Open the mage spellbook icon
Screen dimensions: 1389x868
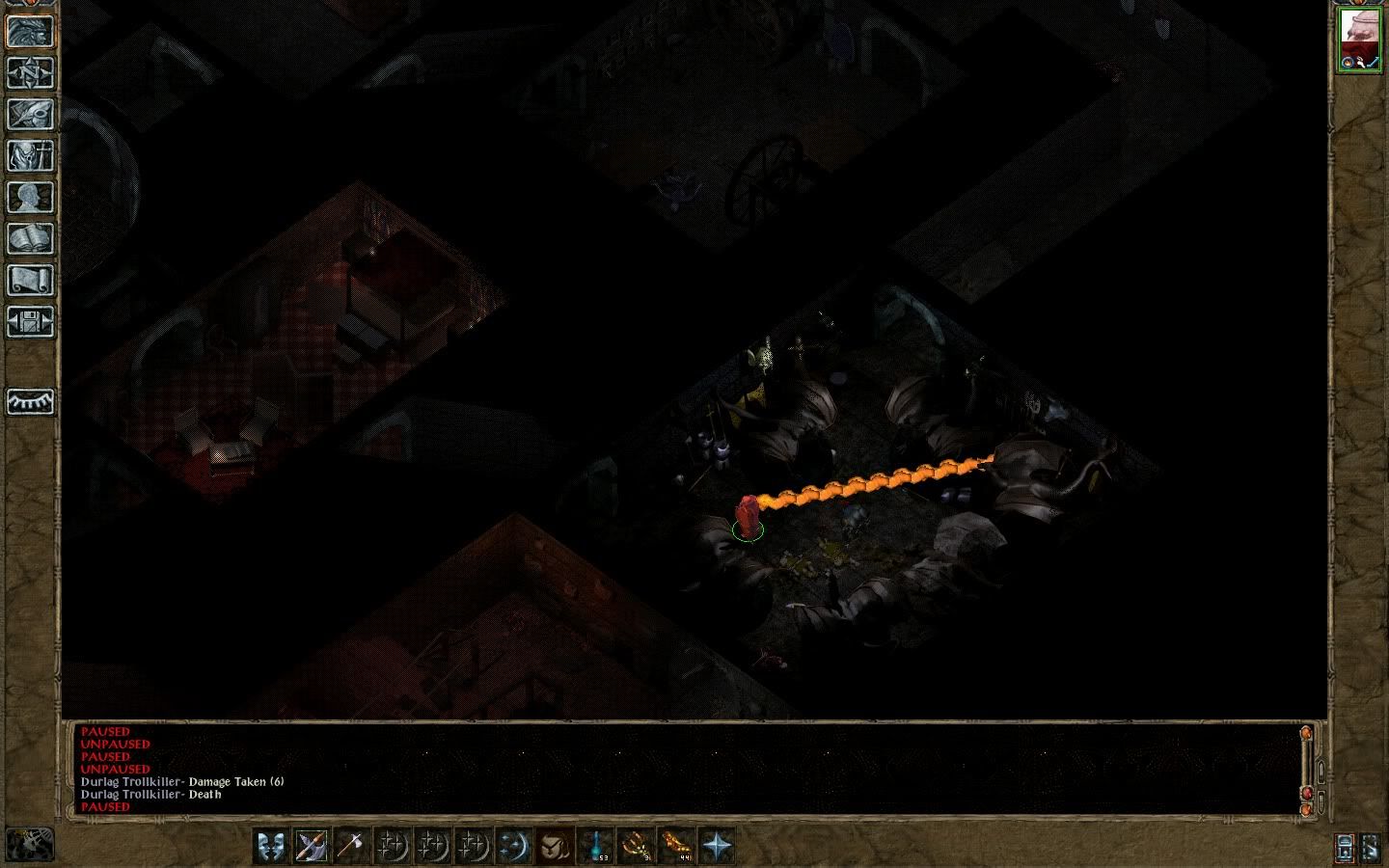[30, 239]
